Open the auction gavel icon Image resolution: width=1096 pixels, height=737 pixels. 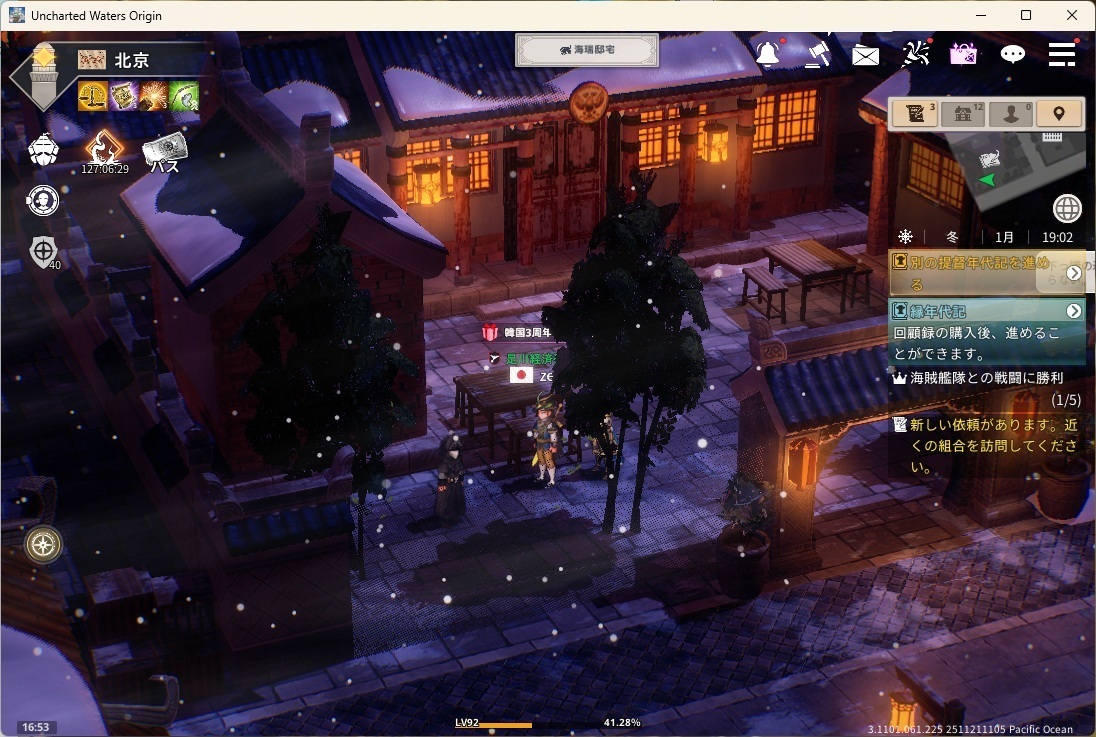(x=817, y=53)
